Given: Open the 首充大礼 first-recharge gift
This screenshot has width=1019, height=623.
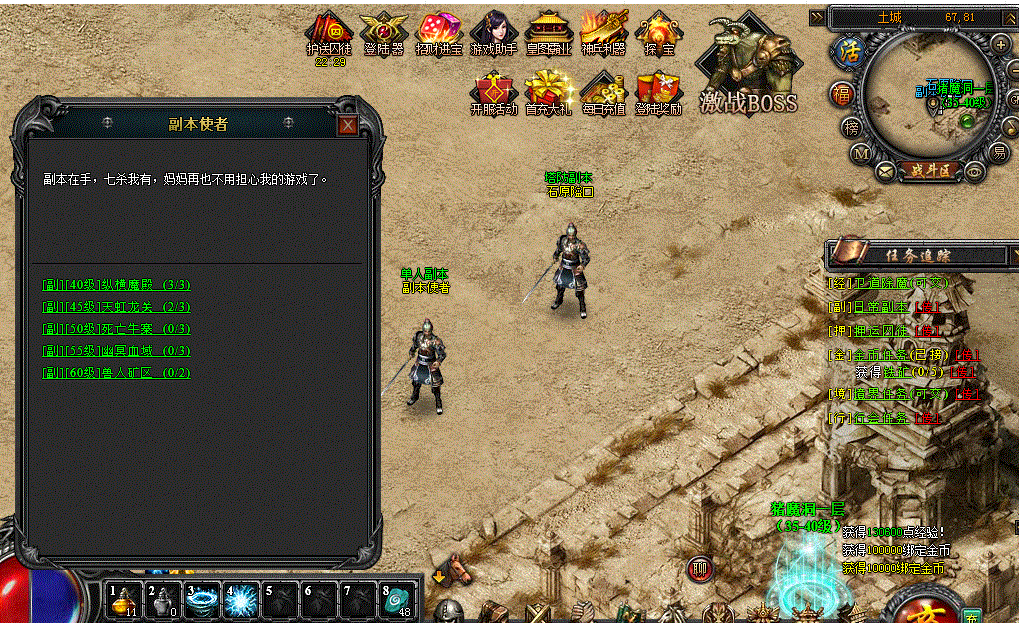Looking at the screenshot, I should coord(548,93).
